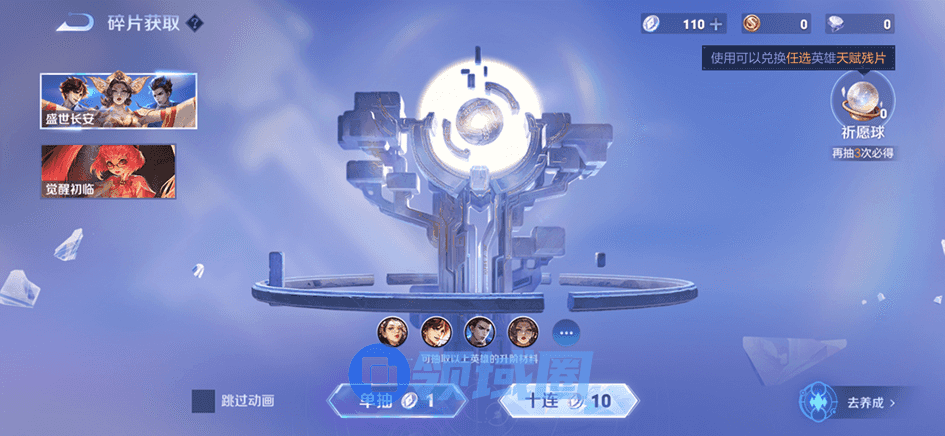Add more silver coin currency
Image resolution: width=945 pixels, height=436 pixels.
click(x=716, y=24)
